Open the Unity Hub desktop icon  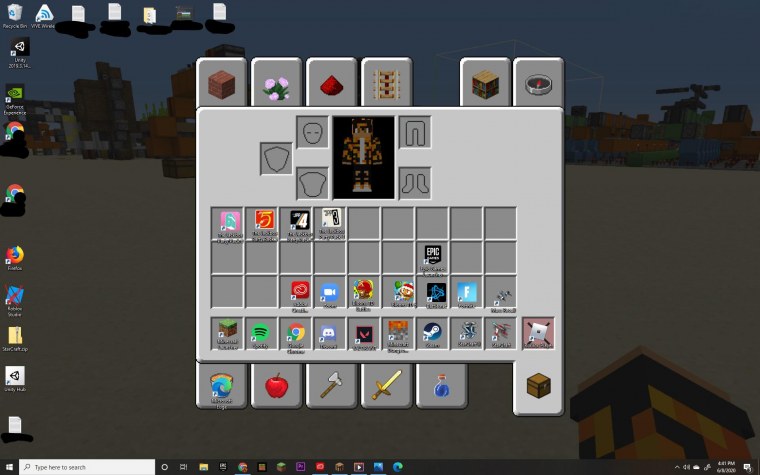click(15, 378)
